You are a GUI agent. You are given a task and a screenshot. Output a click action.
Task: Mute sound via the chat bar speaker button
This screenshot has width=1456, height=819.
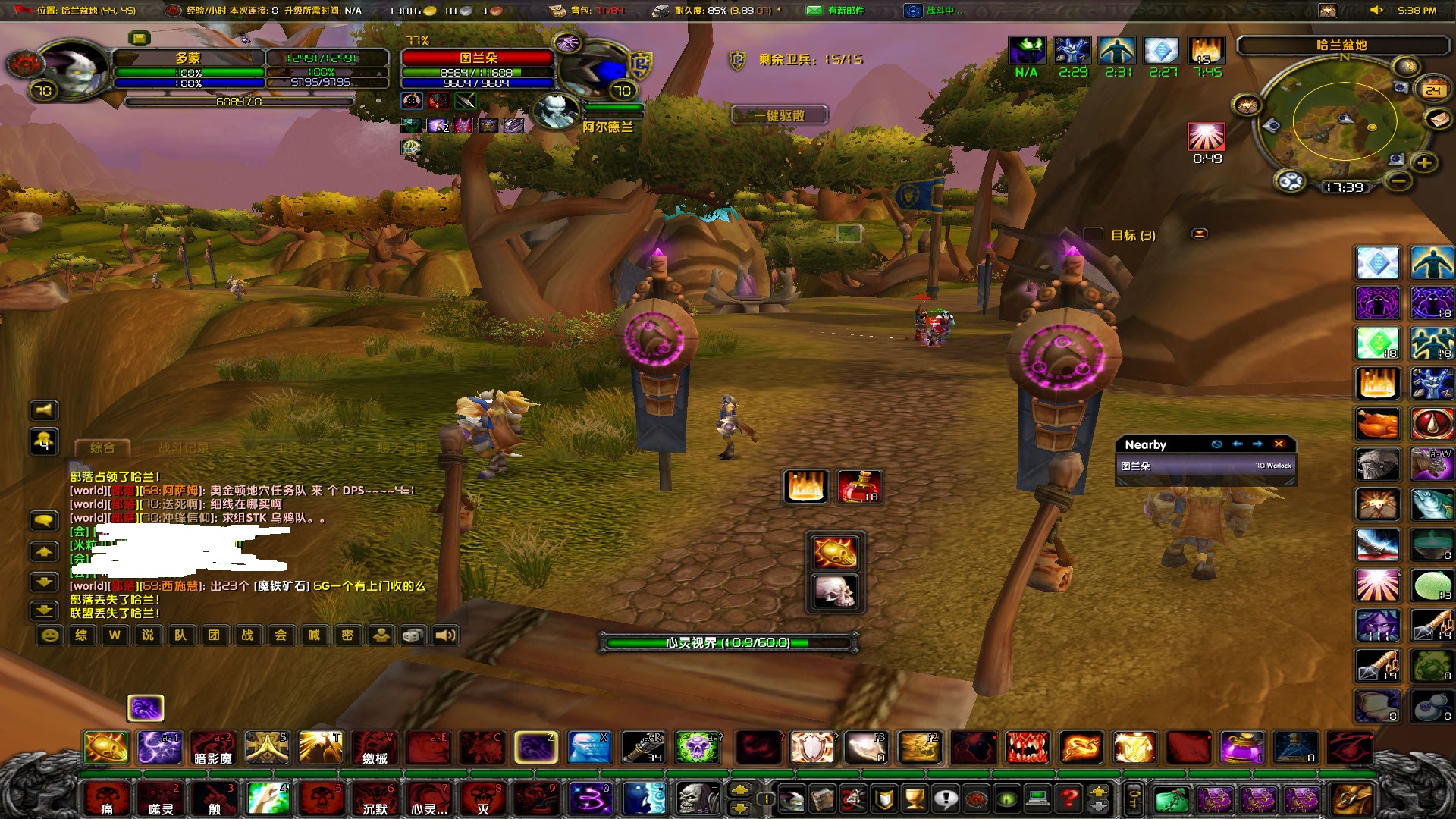coord(446,635)
